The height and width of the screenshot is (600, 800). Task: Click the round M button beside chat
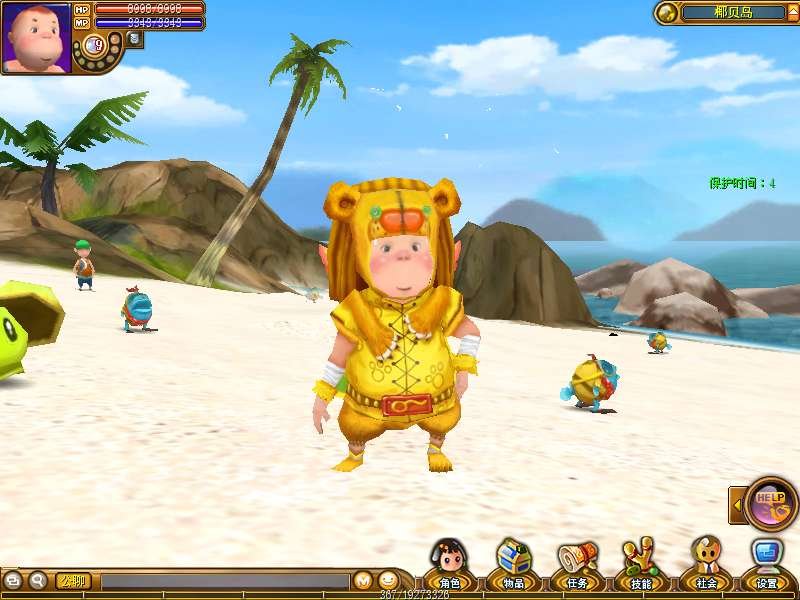click(363, 580)
